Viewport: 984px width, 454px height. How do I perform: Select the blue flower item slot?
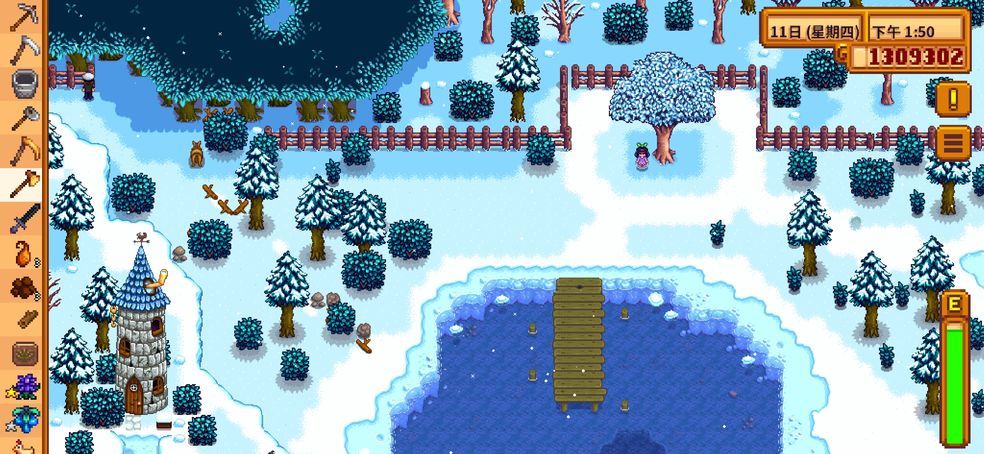[x=23, y=420]
